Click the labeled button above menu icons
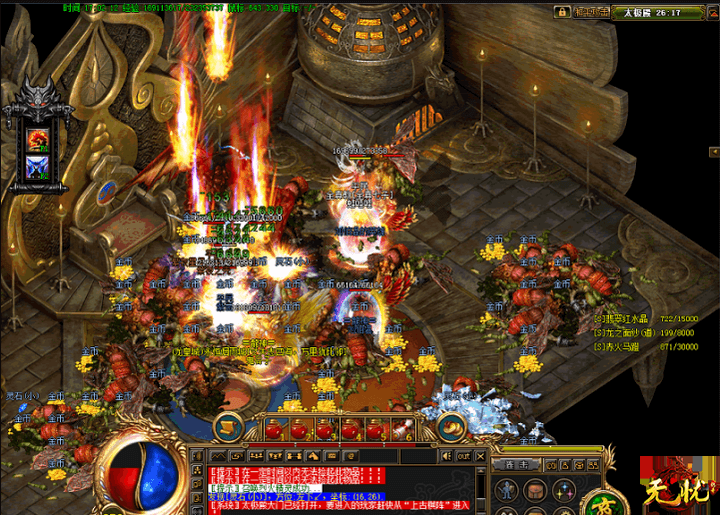Viewport: 720px width, 515px height. click(x=516, y=465)
